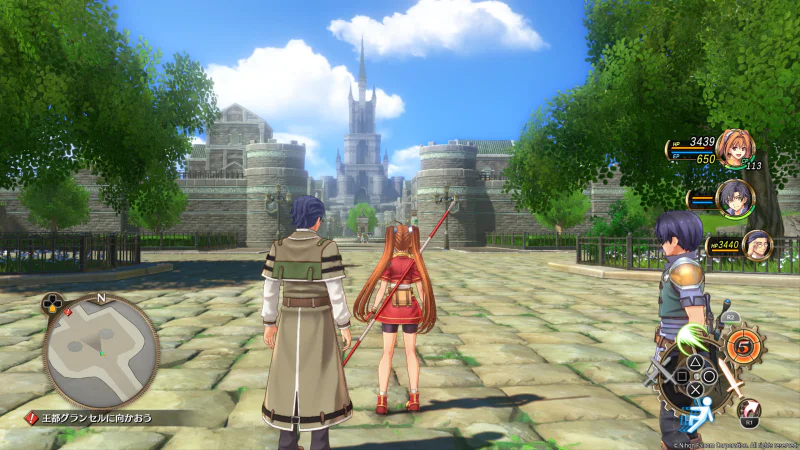Open the circular minimap
Viewport: 800px width, 450px height.
coord(100,351)
